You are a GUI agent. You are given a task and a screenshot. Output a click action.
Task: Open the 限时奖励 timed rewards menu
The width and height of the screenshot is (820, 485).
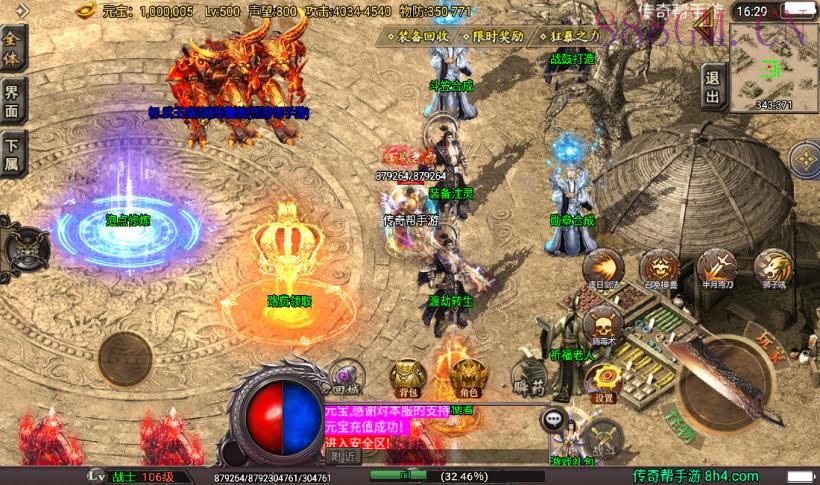494,36
